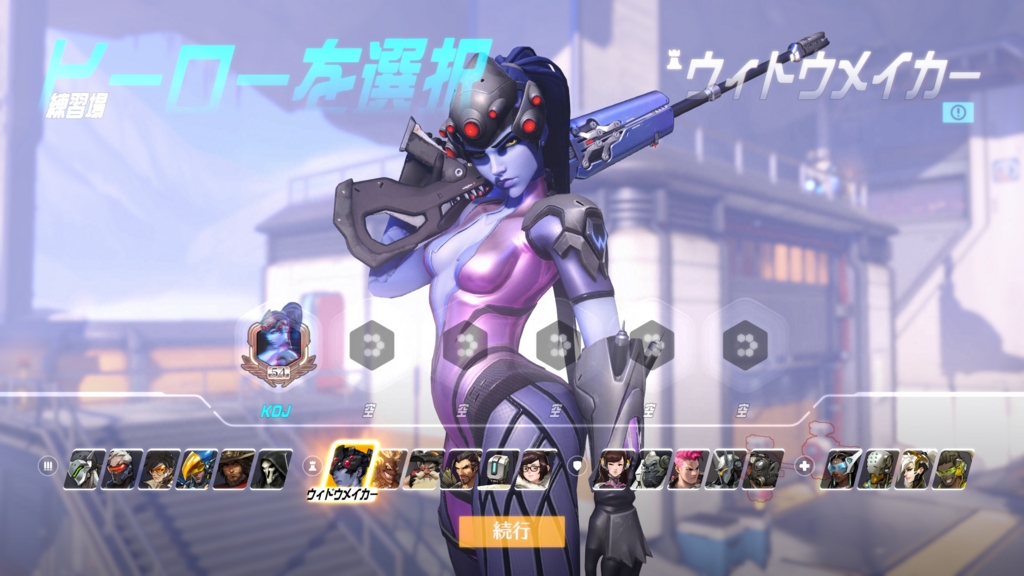Screen dimensions: 1024x576
Task: Pick the Reaper portrait
Action: (271, 468)
